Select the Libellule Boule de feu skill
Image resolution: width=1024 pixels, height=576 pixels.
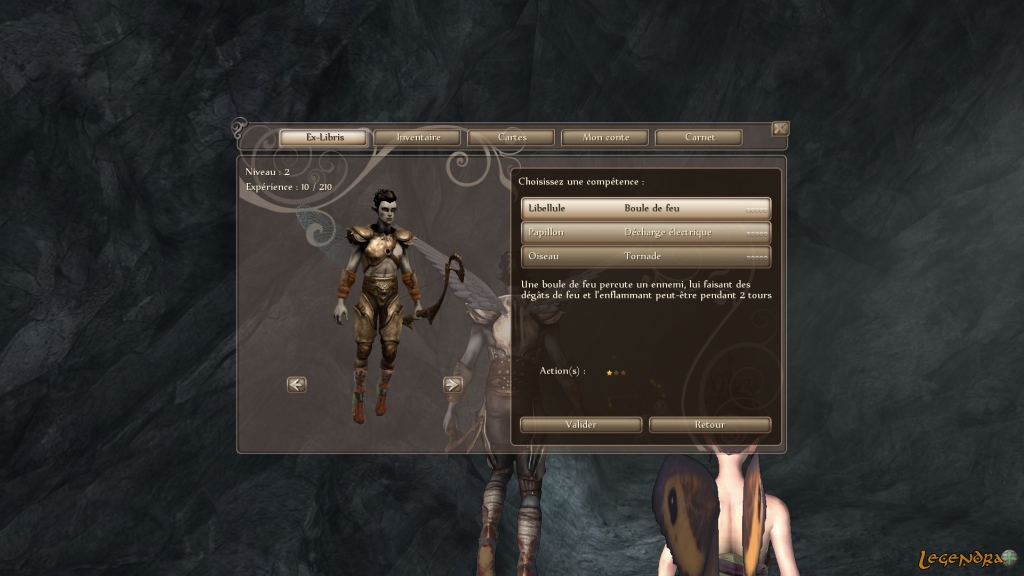tap(646, 208)
